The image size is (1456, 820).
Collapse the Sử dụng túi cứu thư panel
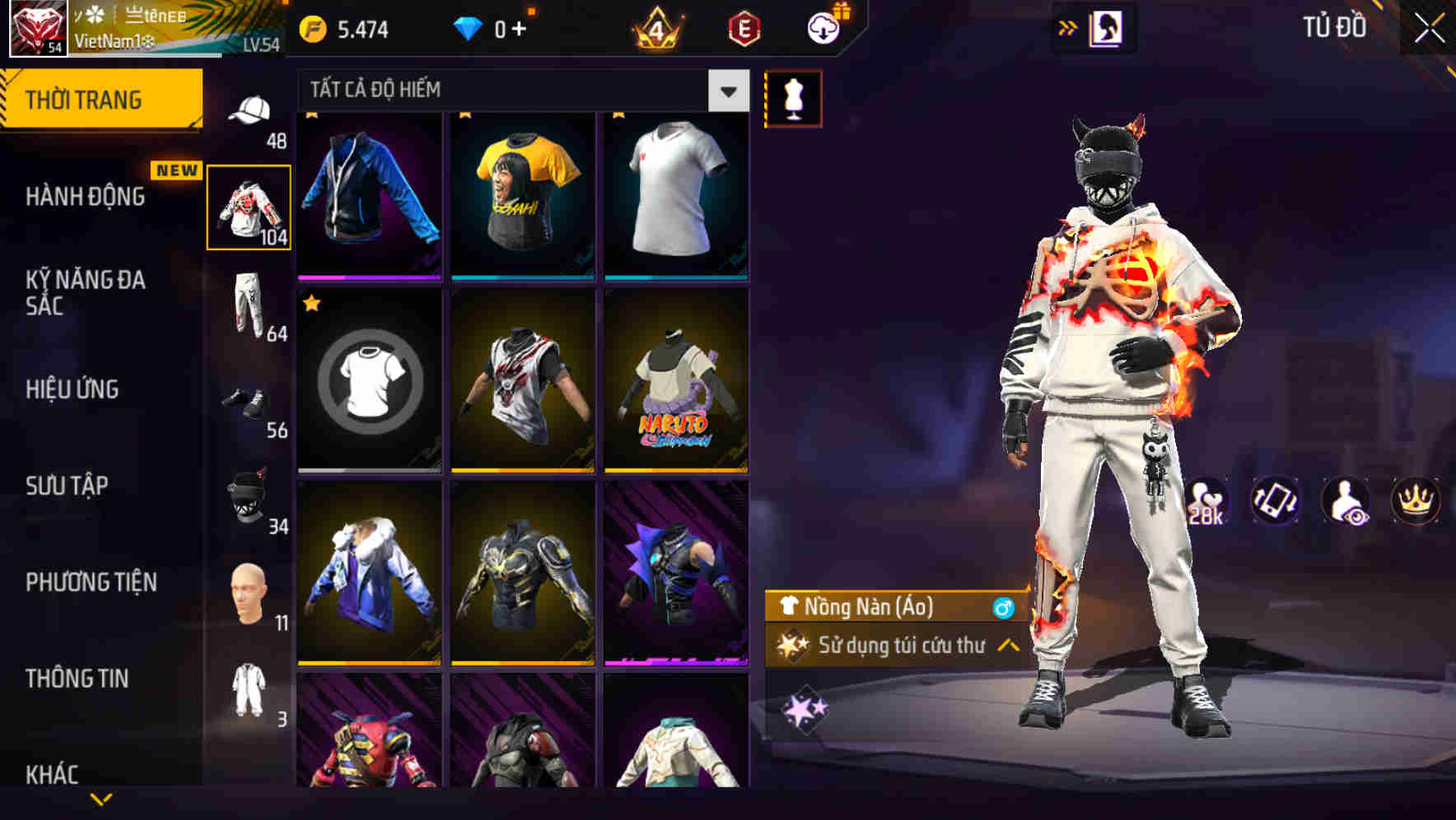point(1008,646)
